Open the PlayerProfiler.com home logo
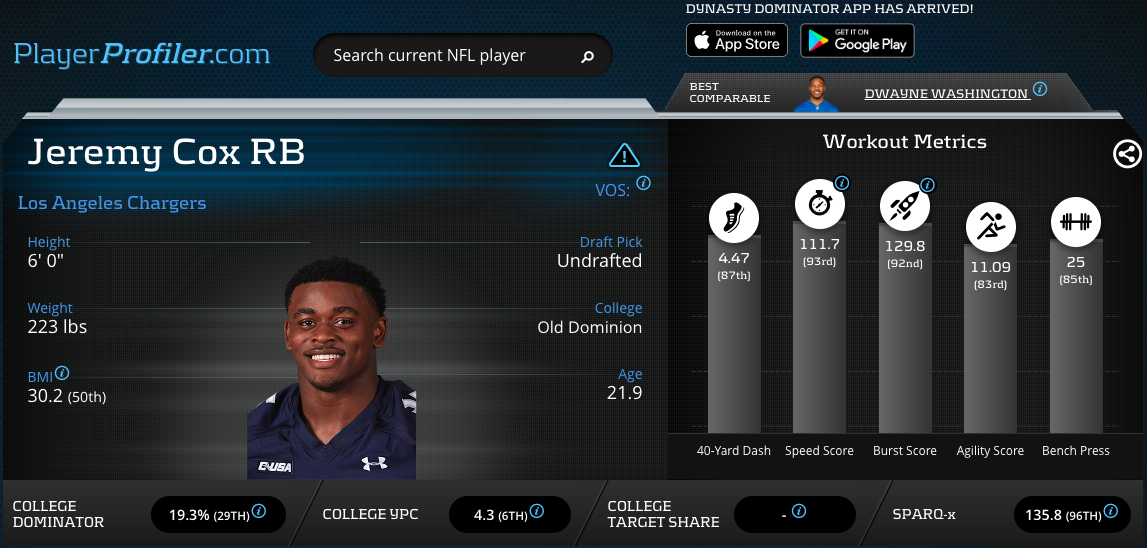The width and height of the screenshot is (1147, 548). (142, 53)
